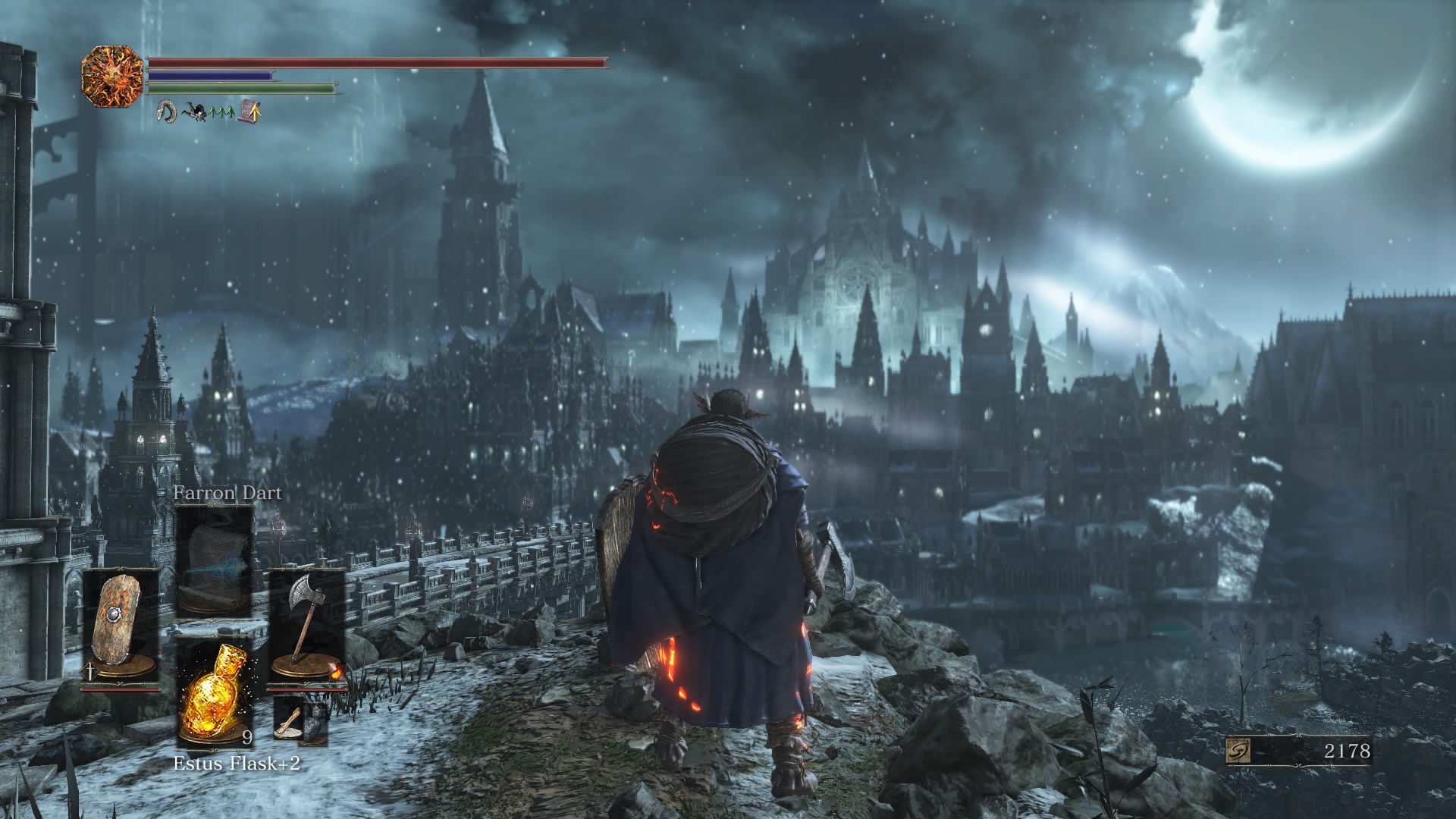Click the fire infusion badge on the axe
This screenshot has width=1456, height=819.
pyautogui.click(x=336, y=670)
